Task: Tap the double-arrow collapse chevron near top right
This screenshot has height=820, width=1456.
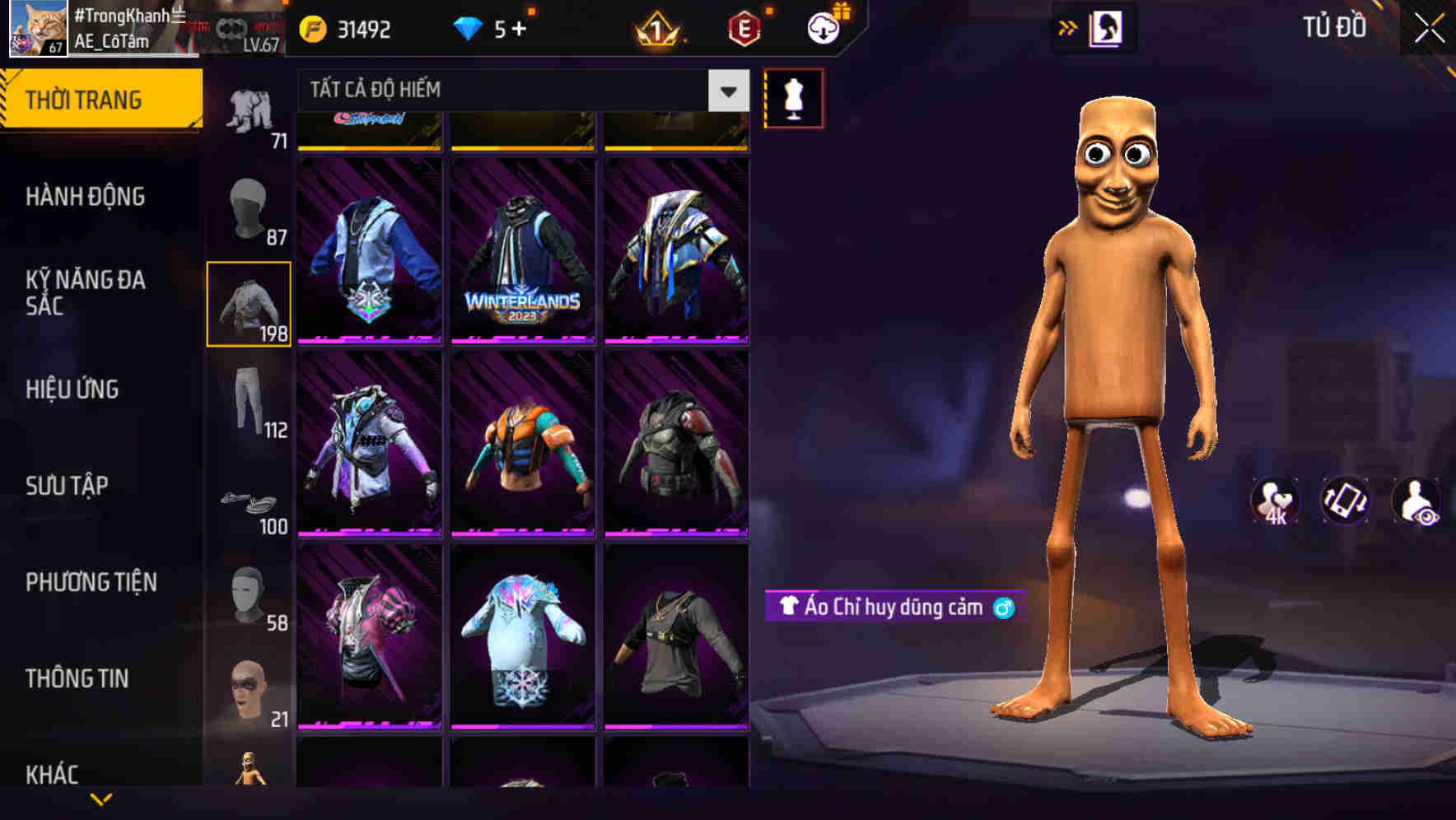Action: [x=1066, y=27]
